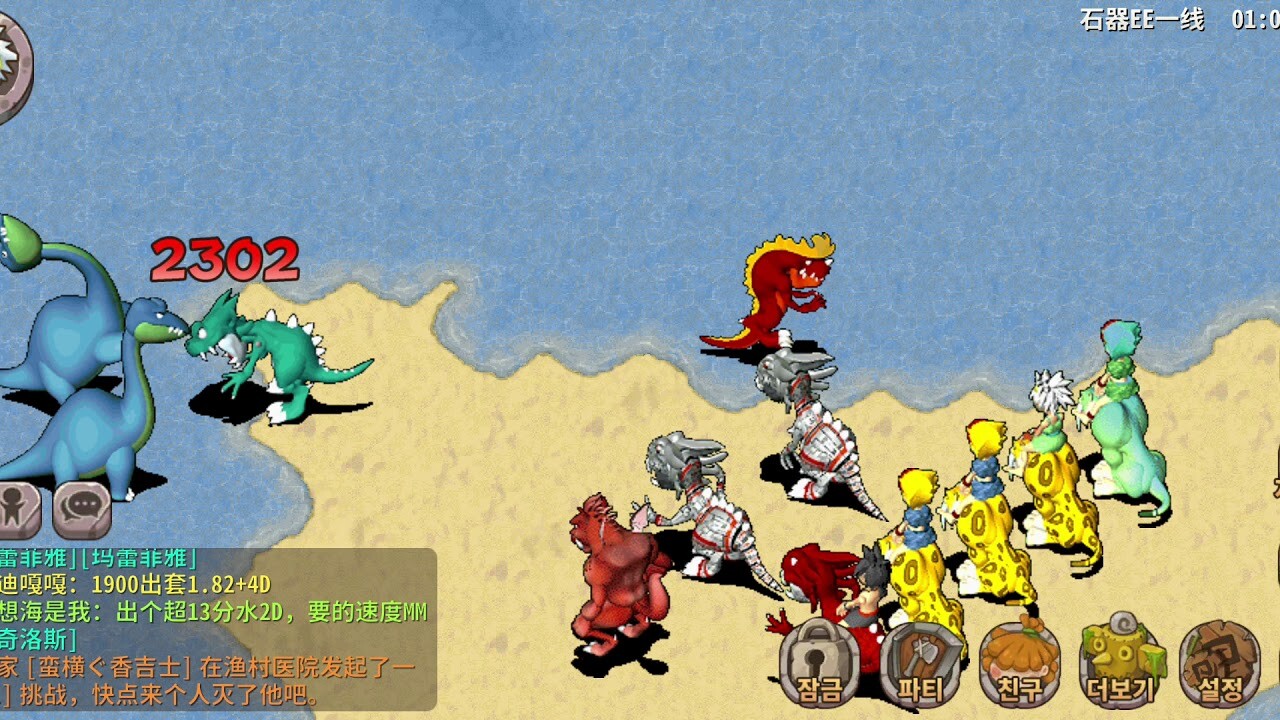Viewport: 1280px width, 720px height.
Task: Click the stone person-silhouette button
Action: point(19,509)
